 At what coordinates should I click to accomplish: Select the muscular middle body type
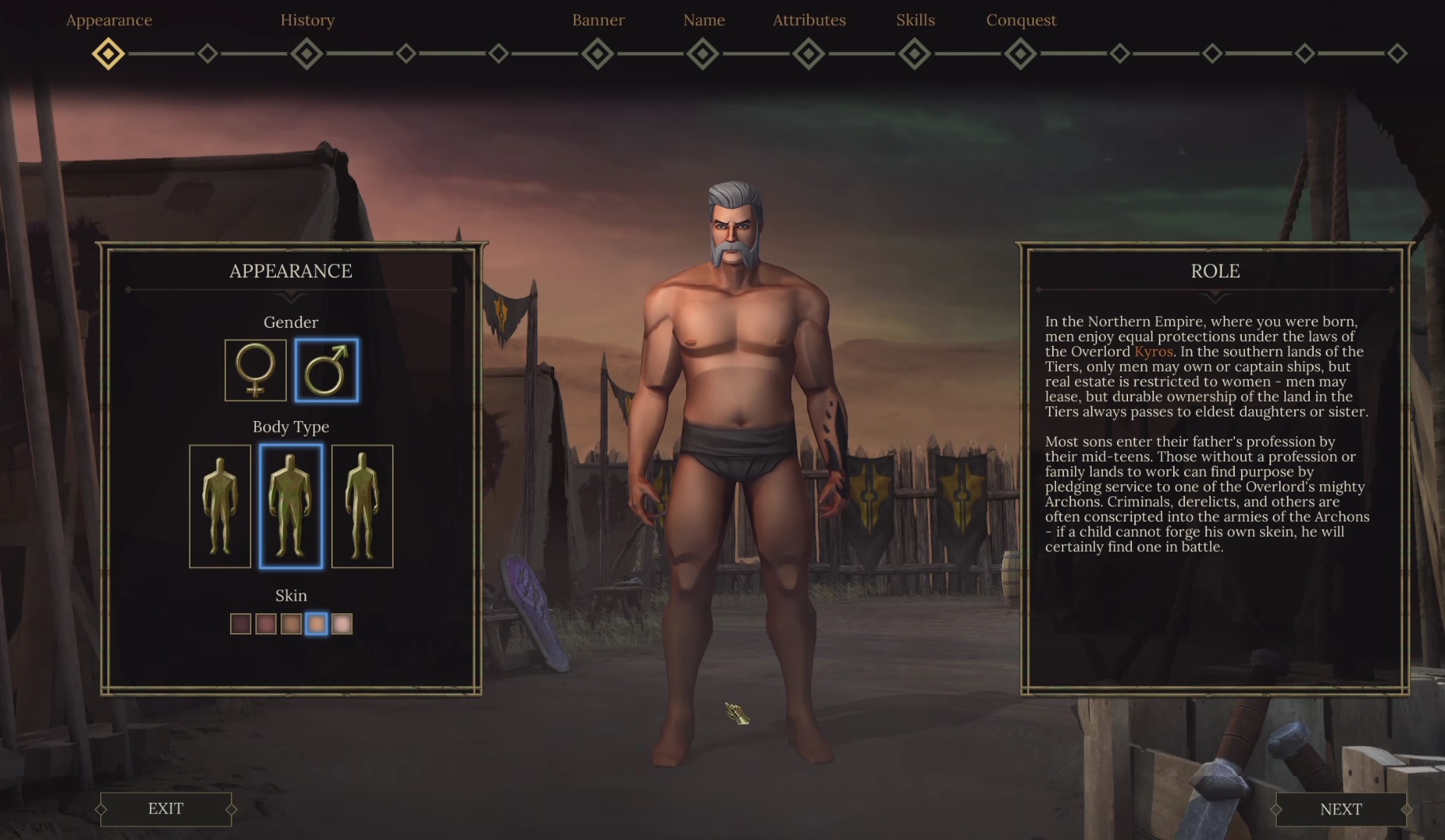[x=291, y=506]
